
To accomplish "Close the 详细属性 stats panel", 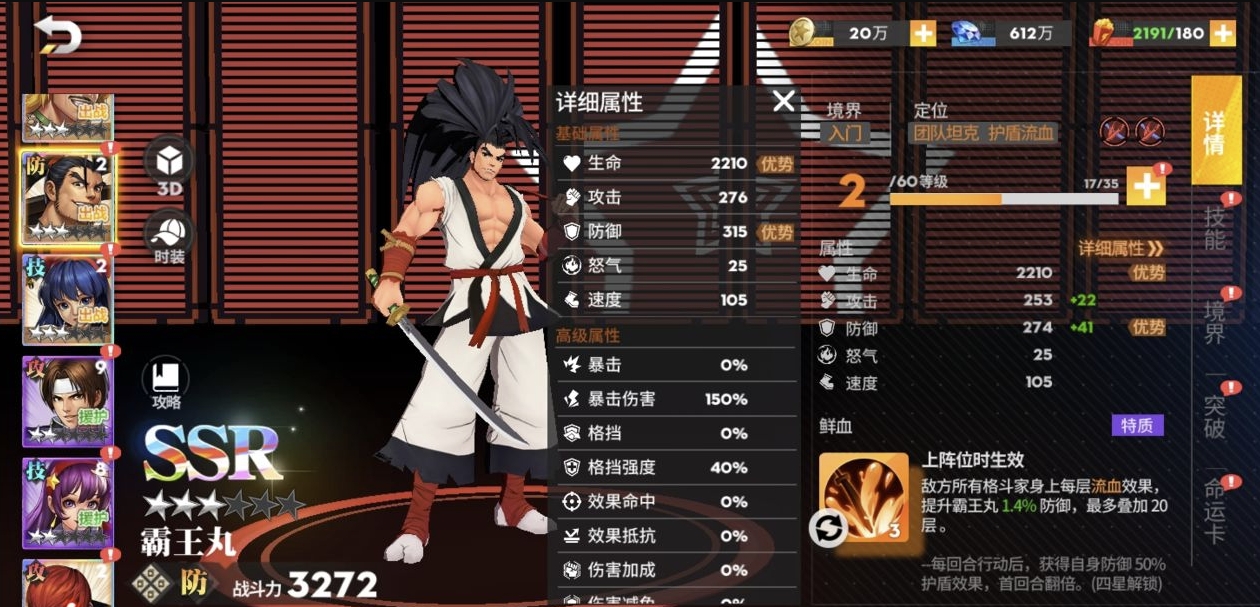I will (783, 100).
